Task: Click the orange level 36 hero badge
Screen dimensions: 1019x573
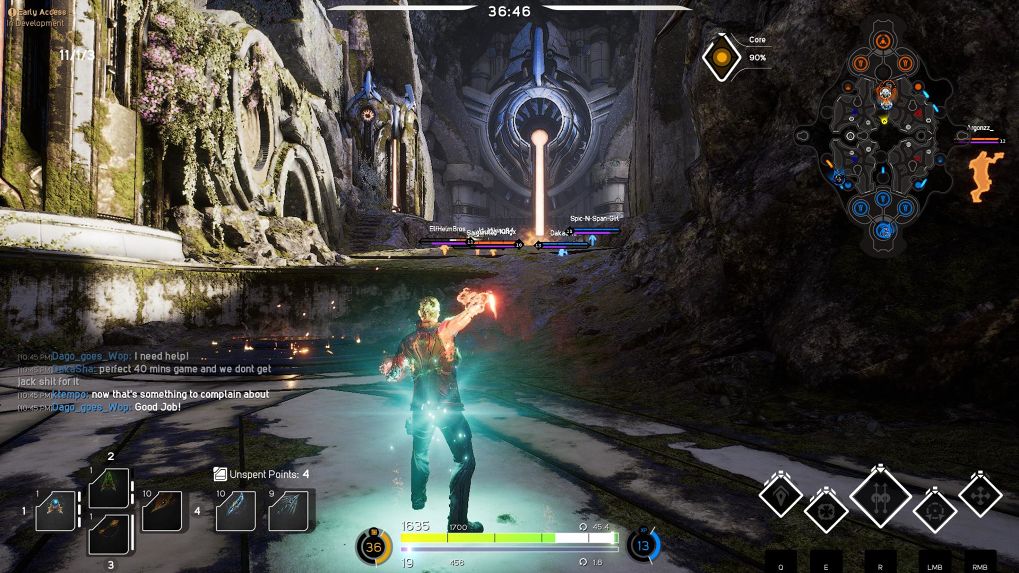Action: 373,547
